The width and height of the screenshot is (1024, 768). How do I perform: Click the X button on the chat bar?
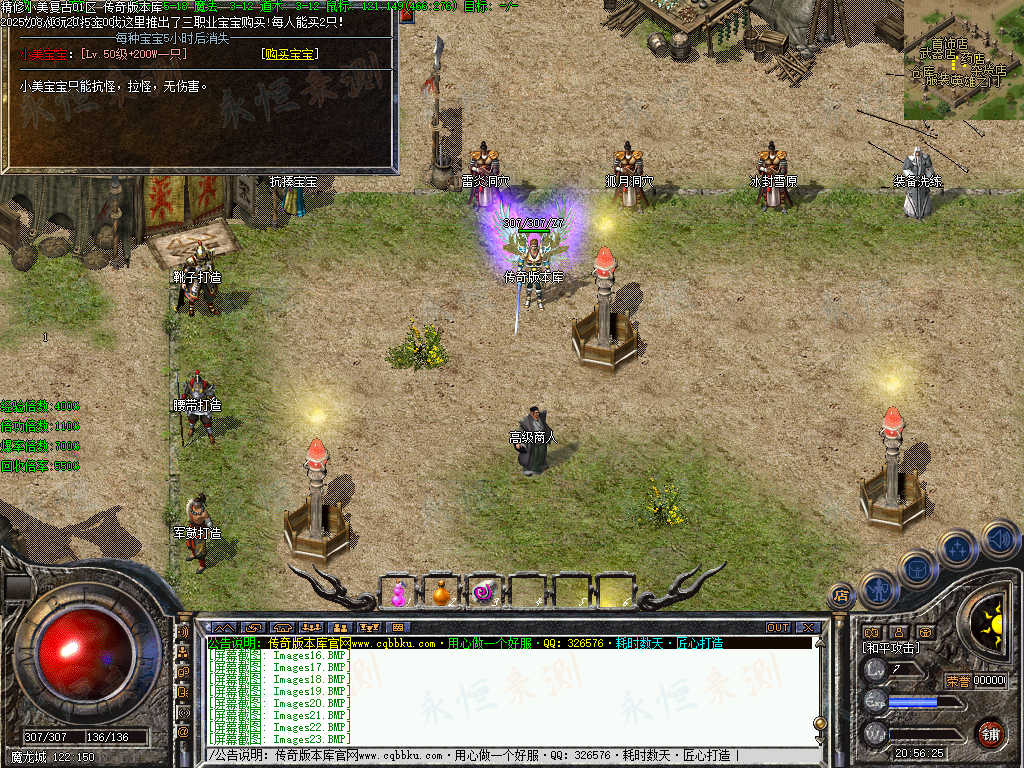(x=807, y=628)
